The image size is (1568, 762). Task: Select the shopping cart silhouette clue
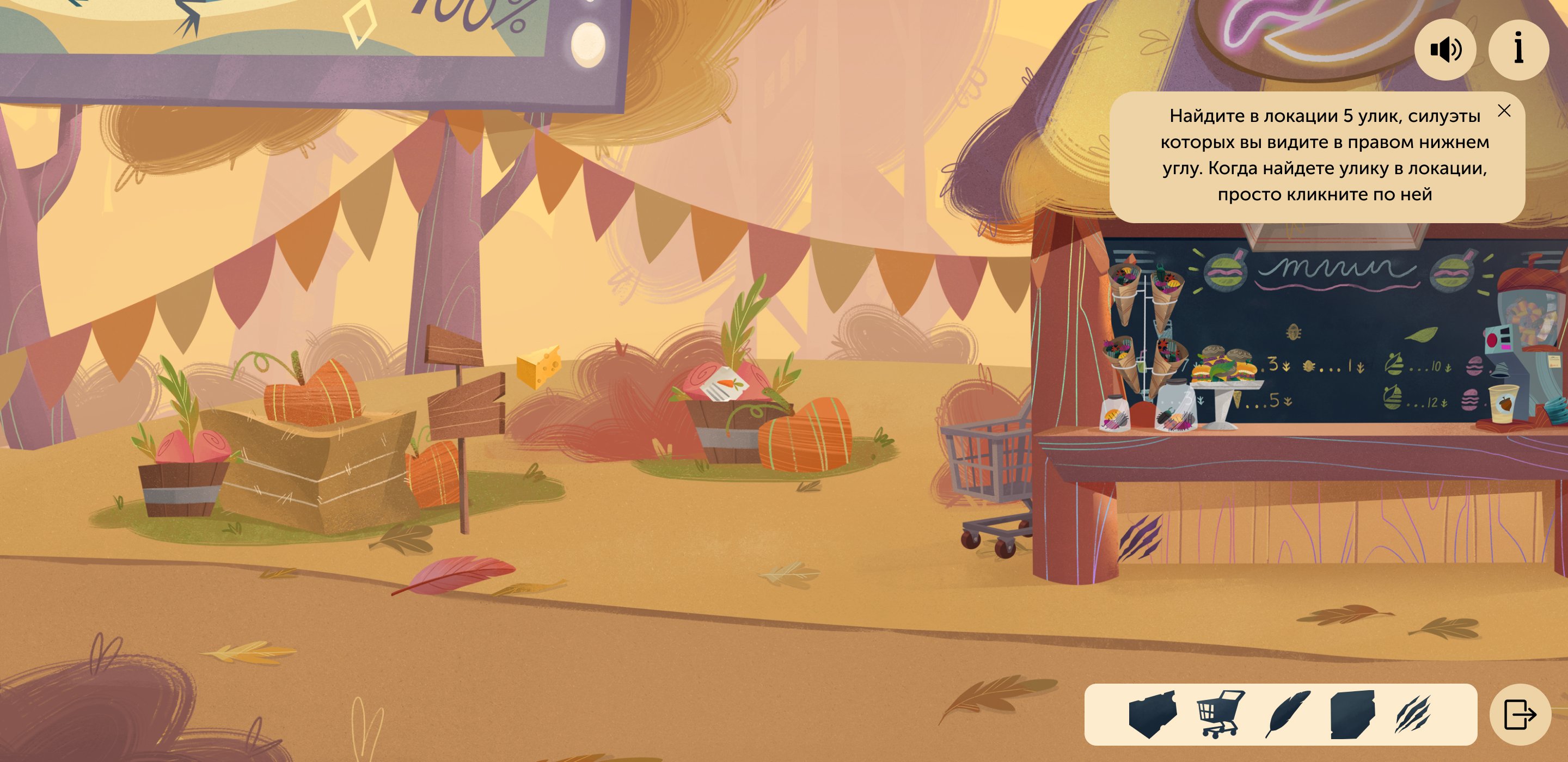[x=1221, y=714]
